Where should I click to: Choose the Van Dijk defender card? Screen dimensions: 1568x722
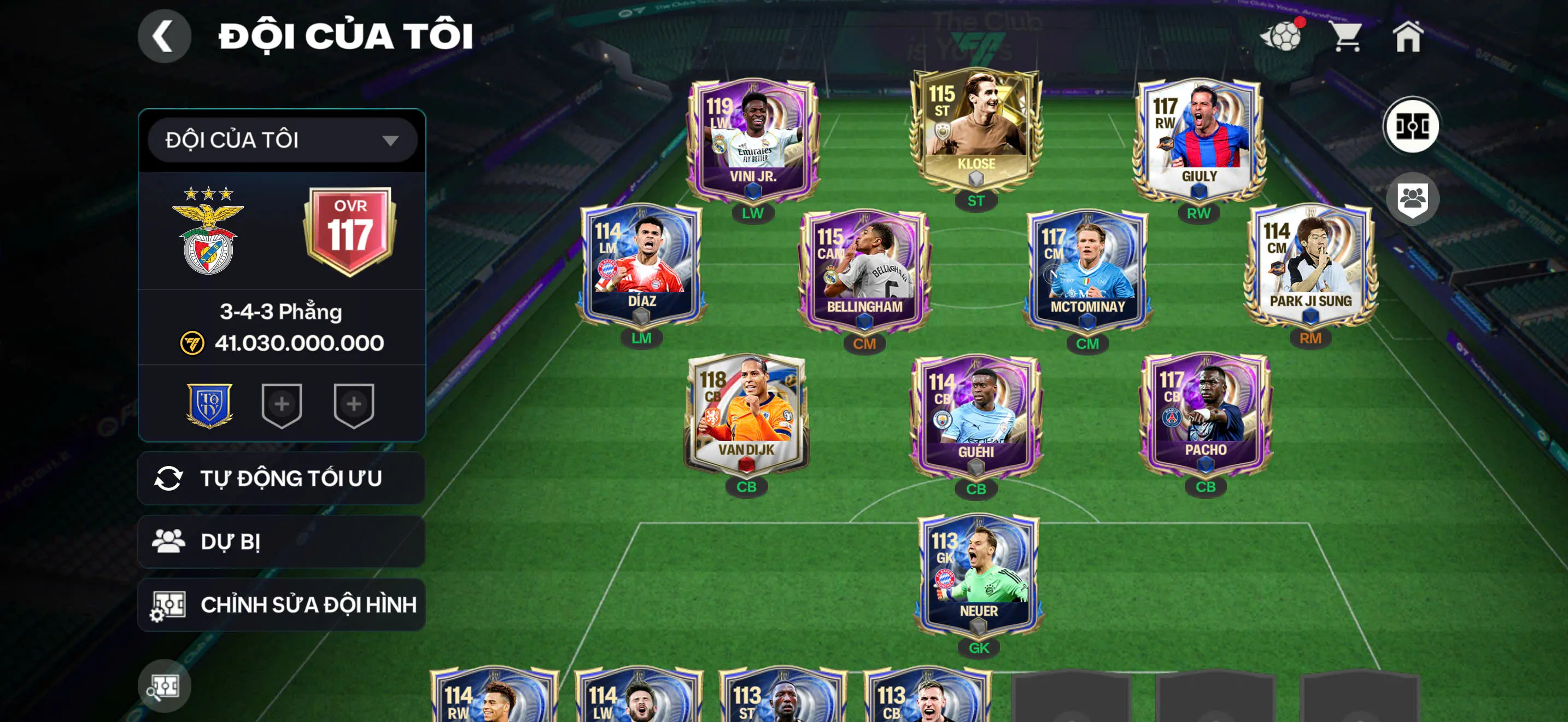[746, 414]
